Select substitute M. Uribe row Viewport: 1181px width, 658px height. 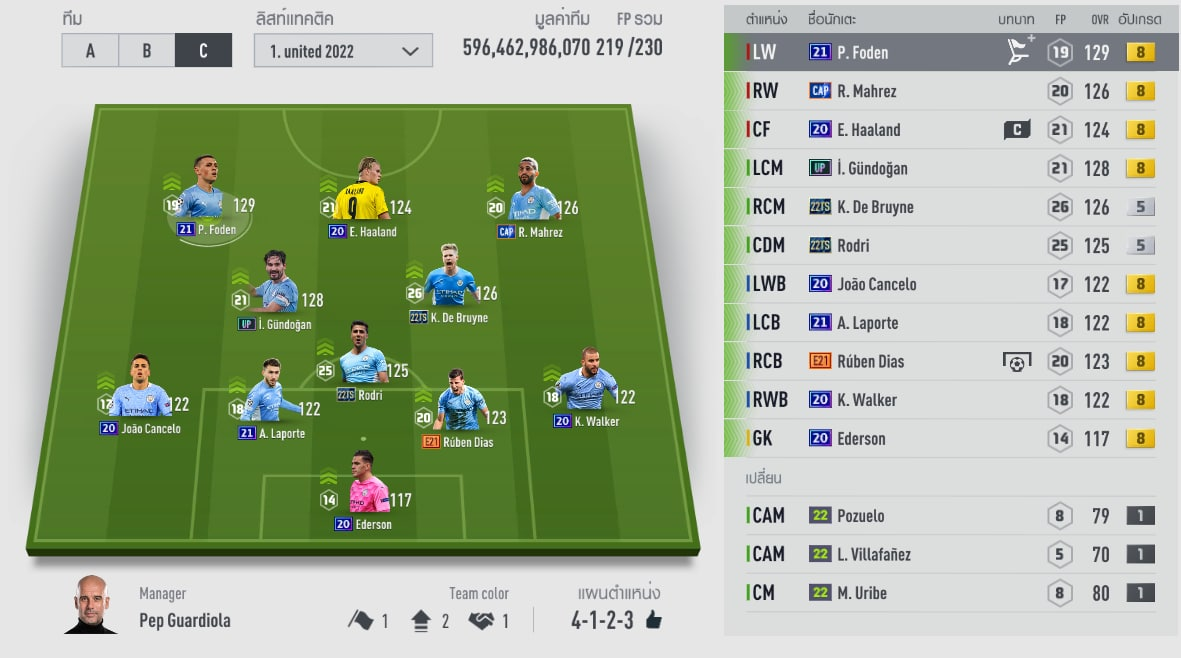tap(940, 593)
